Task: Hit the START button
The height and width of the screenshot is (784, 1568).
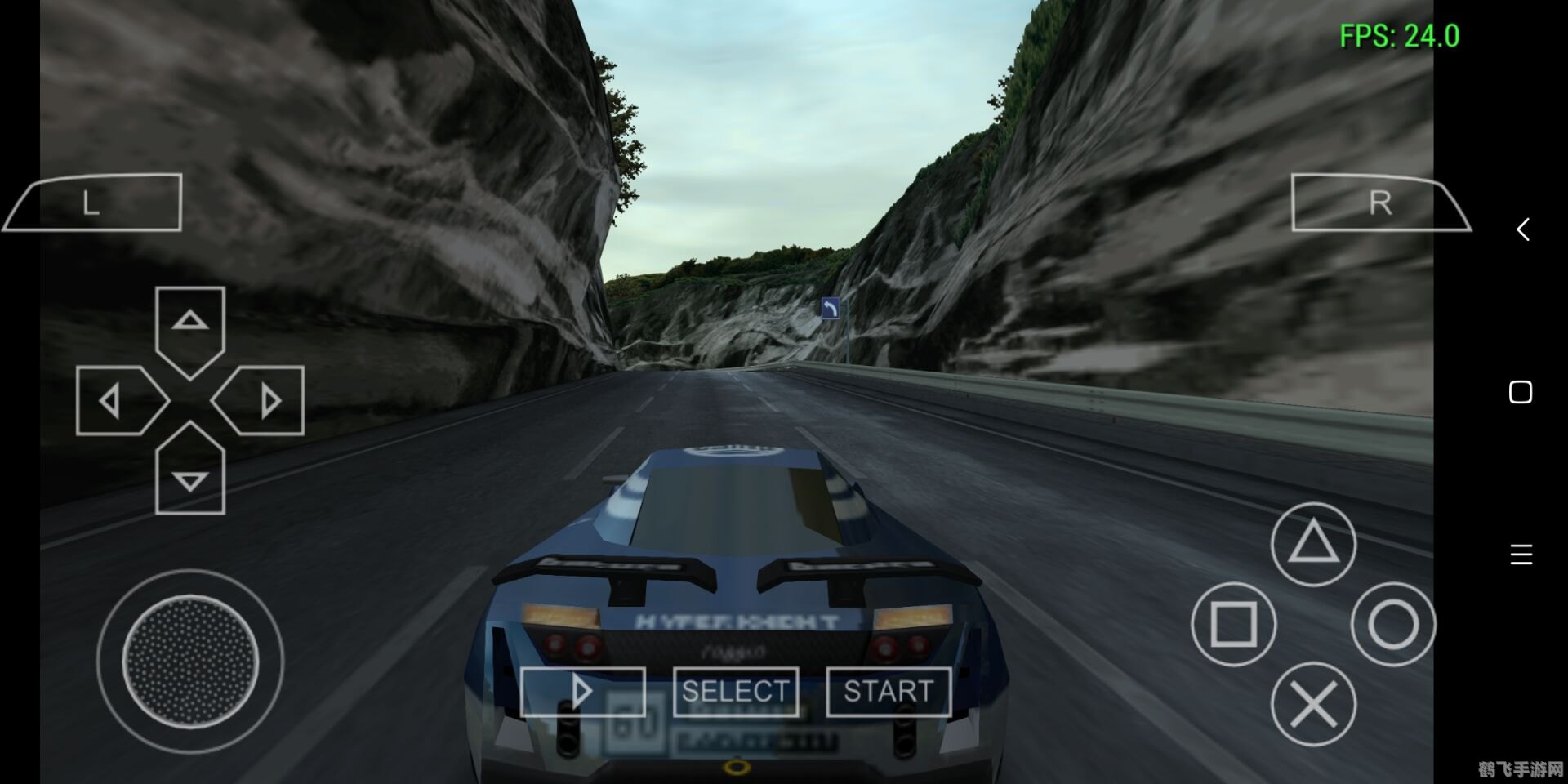Action: (x=889, y=692)
